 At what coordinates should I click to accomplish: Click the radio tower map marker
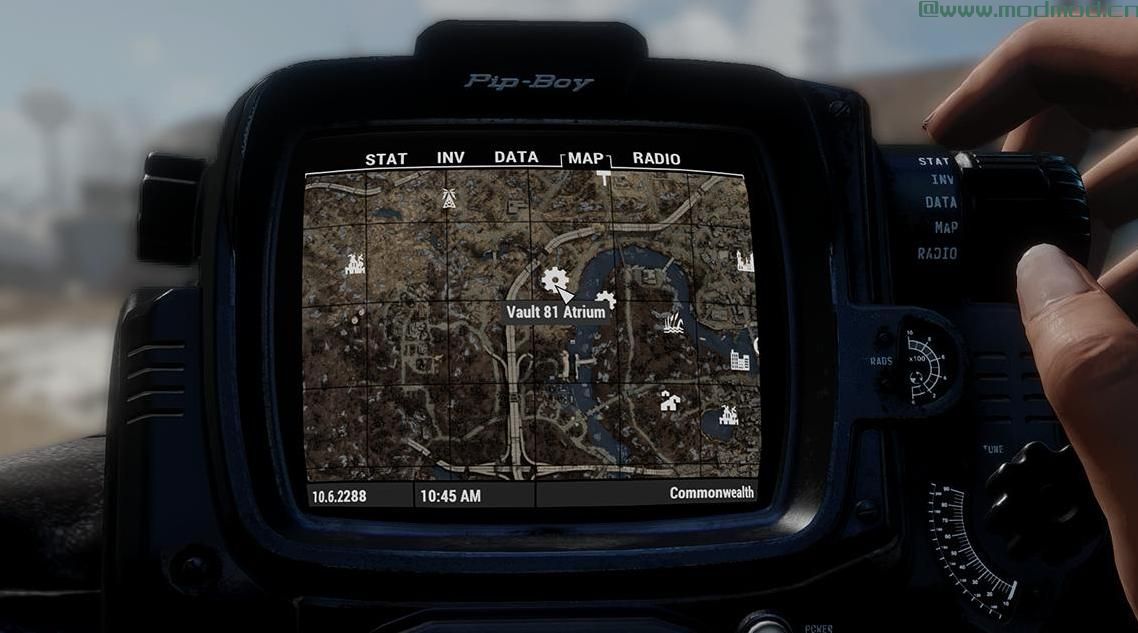pos(447,198)
